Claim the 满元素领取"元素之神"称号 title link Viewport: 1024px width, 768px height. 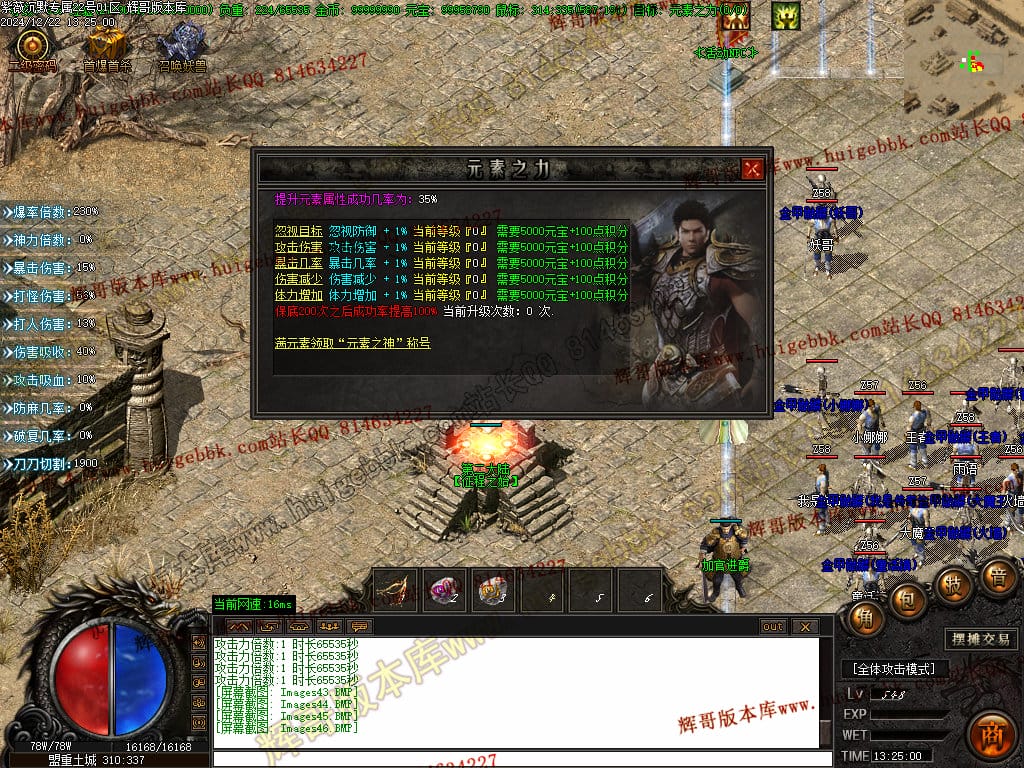tap(352, 343)
